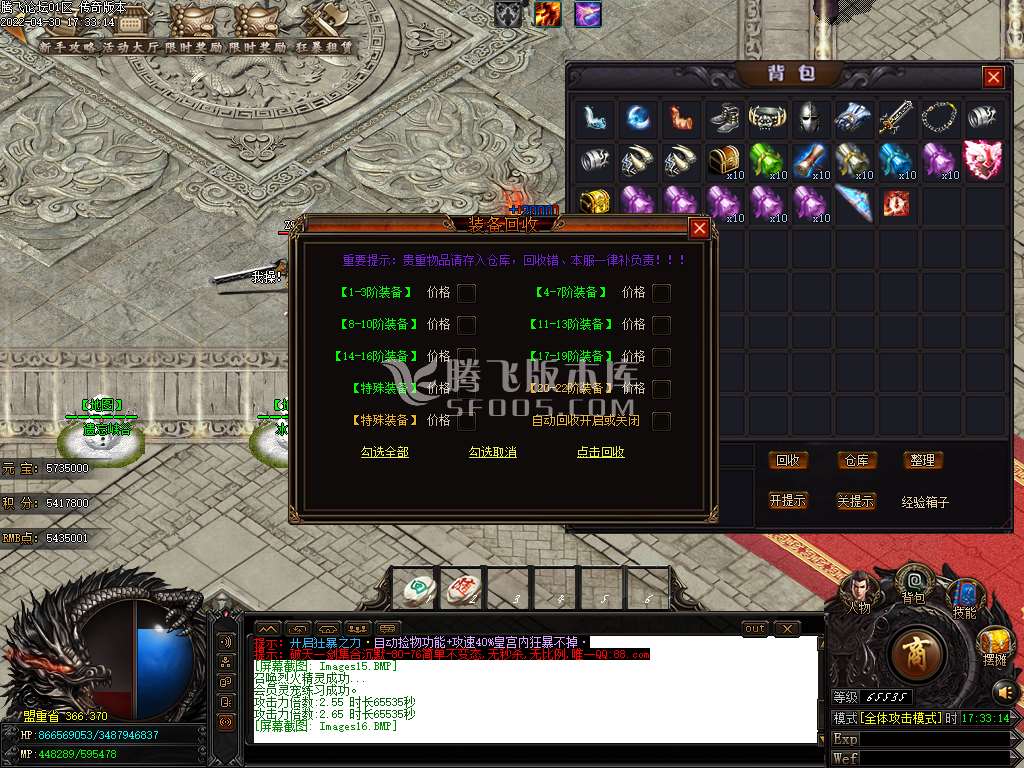
Task: Choose 勾选取消 to uncheck all
Action: (493, 452)
